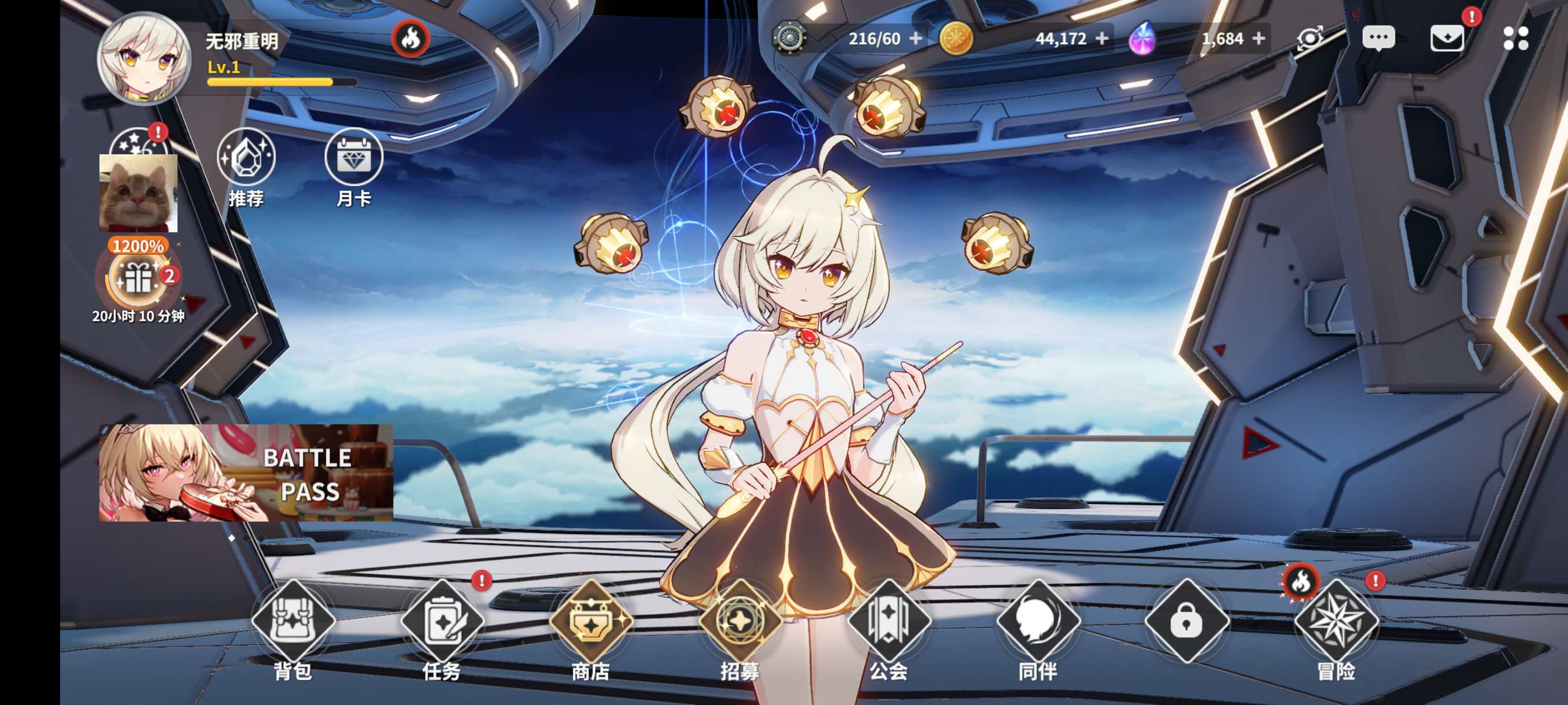Buy more purple crystals with plus button
1568x705 pixels.
[x=1259, y=38]
